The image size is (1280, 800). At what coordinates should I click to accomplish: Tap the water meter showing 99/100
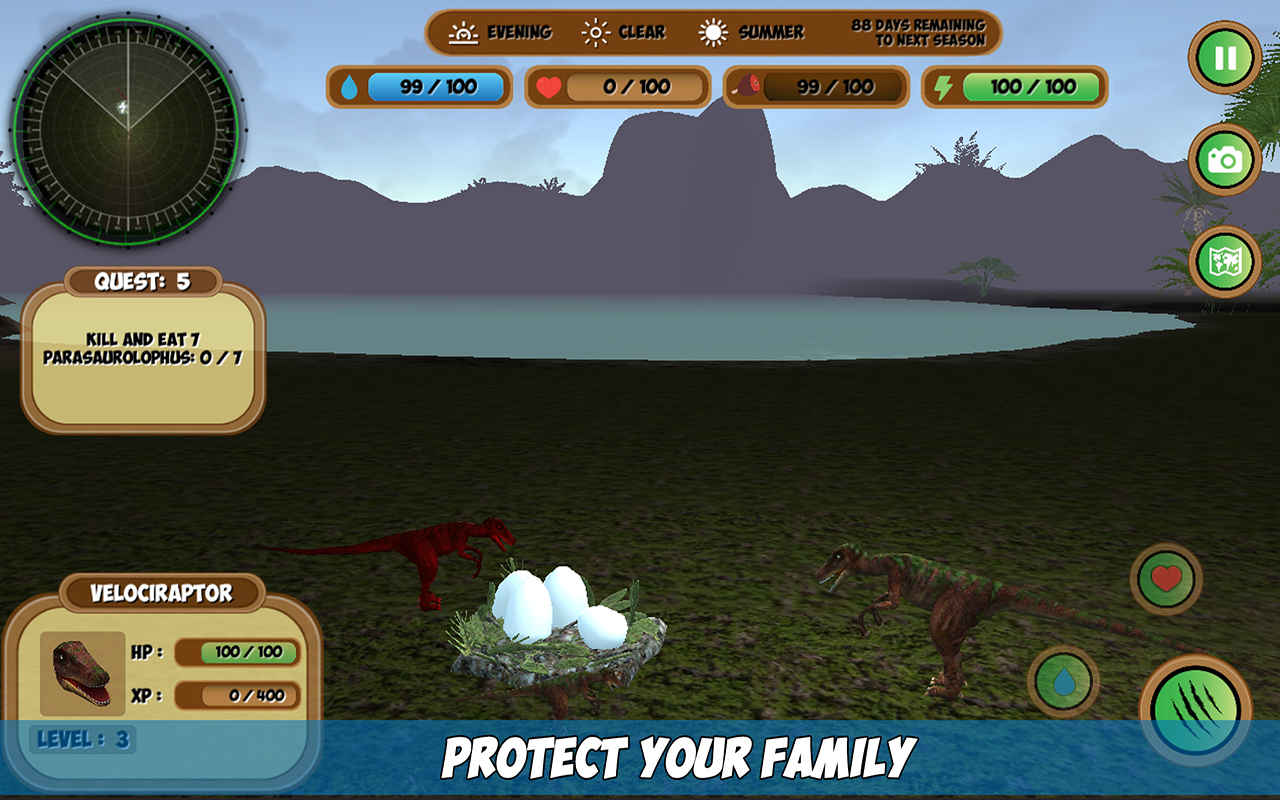point(418,88)
